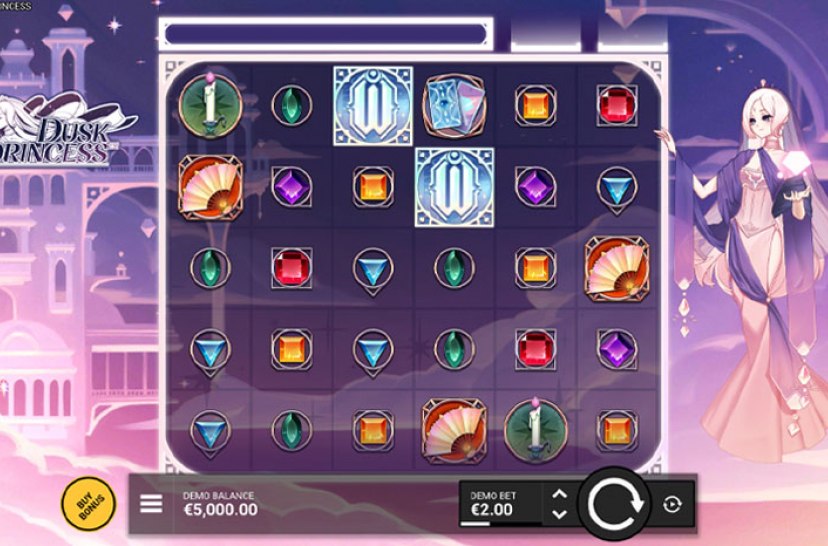Decrease the bet with the down arrow

pyautogui.click(x=560, y=514)
